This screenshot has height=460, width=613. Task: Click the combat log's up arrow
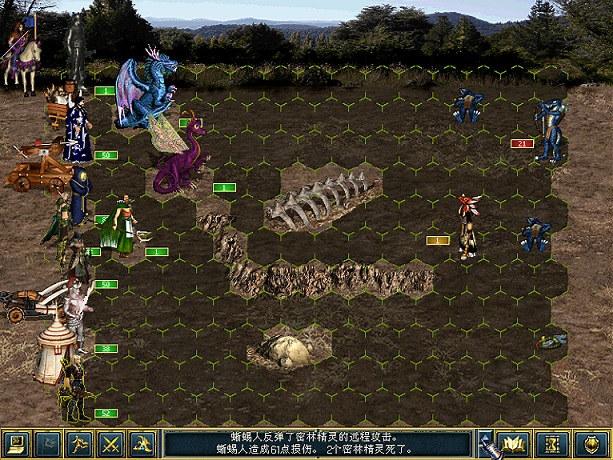483,437
